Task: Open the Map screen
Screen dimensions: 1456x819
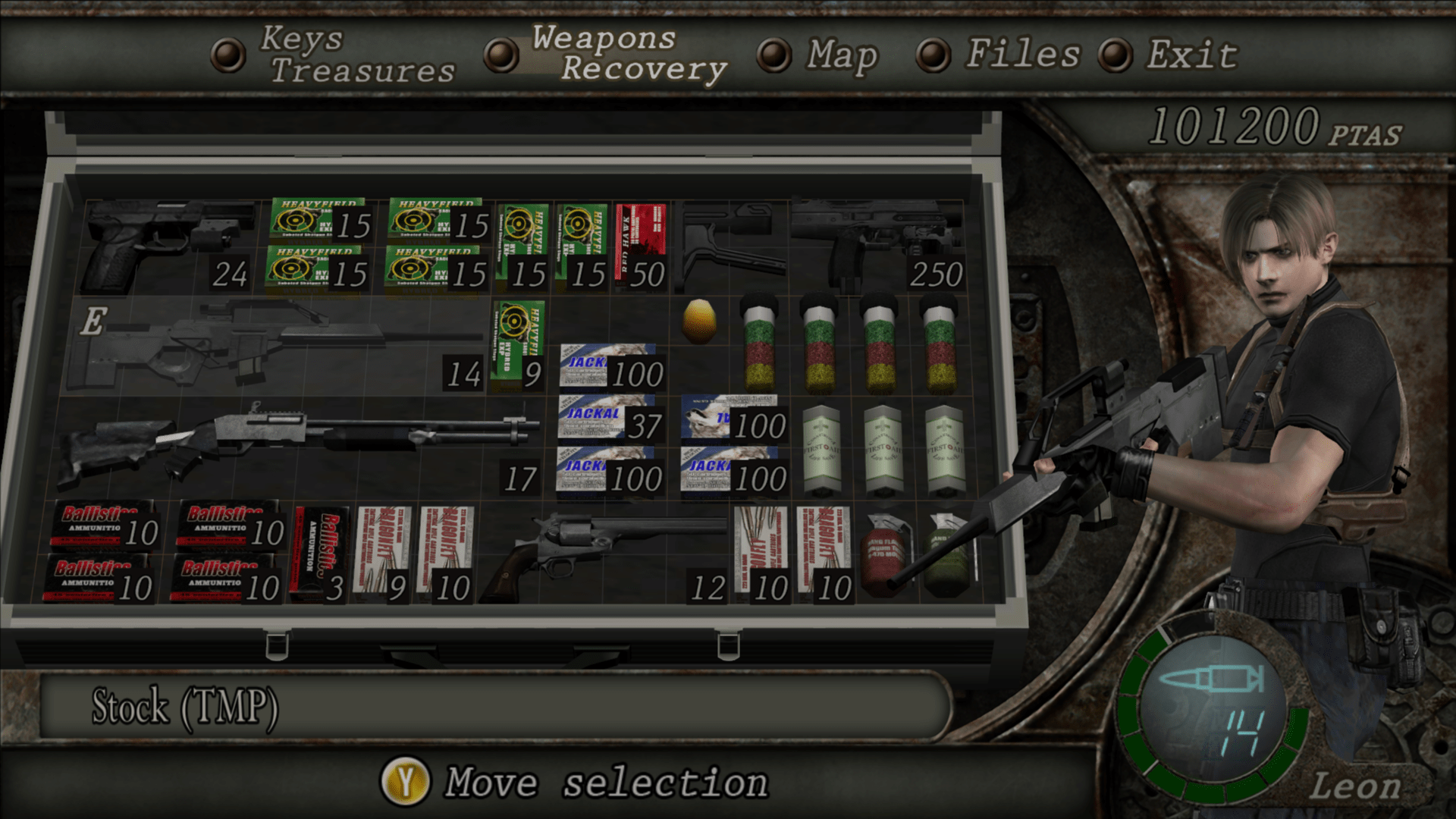Action: (840, 55)
